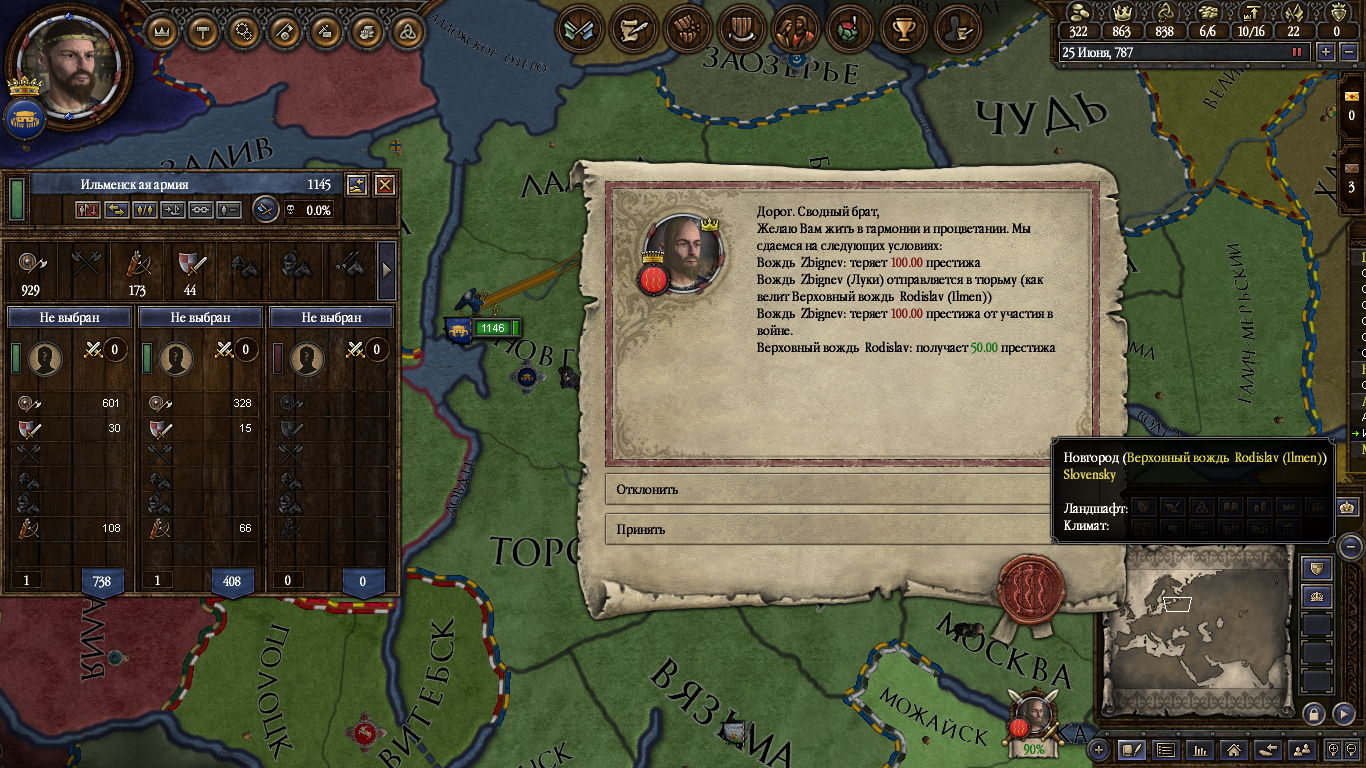Close the Ильменская армия panel
The height and width of the screenshot is (768, 1366).
pyautogui.click(x=384, y=185)
